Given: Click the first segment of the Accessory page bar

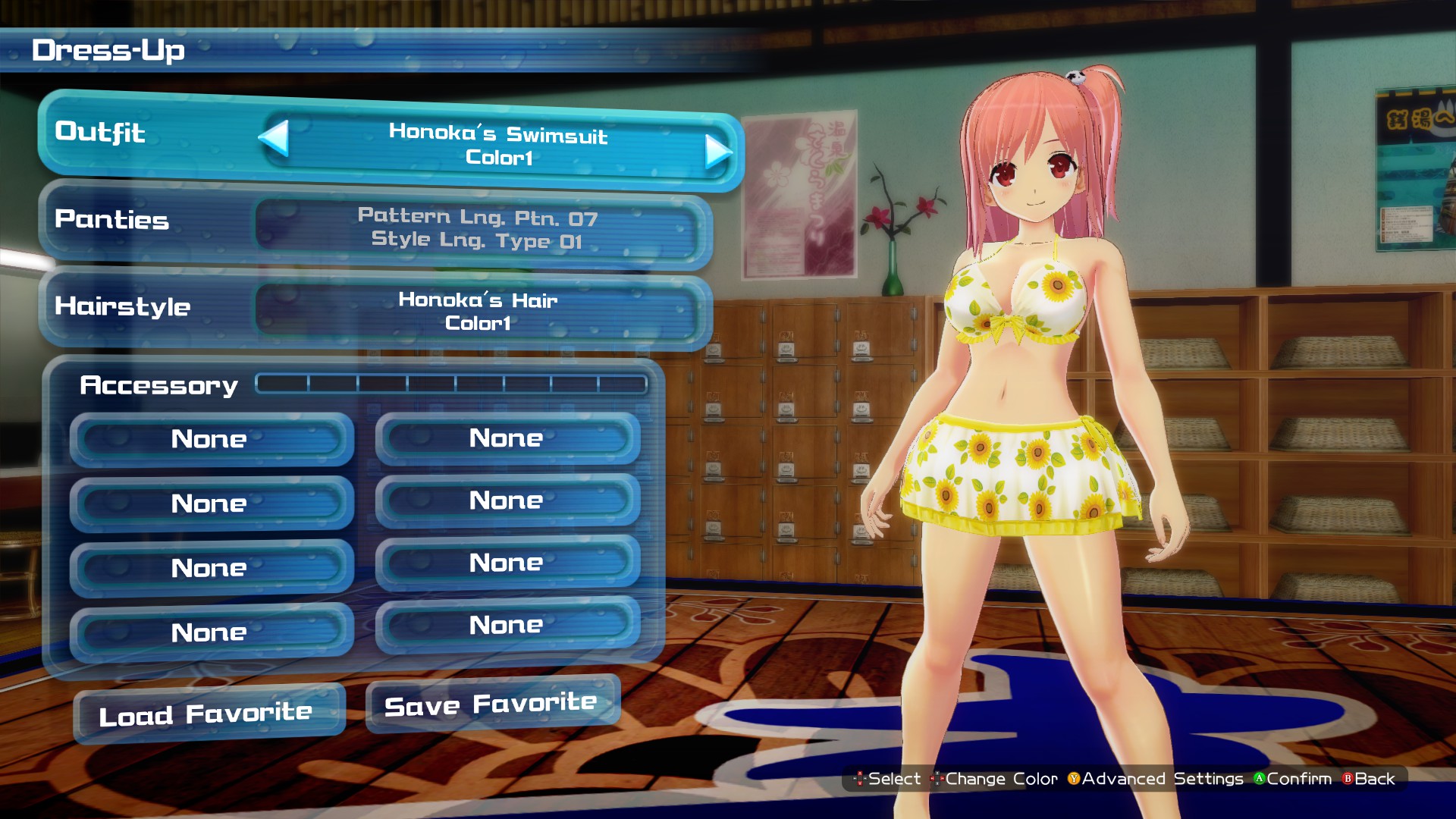Looking at the screenshot, I should 282,384.
